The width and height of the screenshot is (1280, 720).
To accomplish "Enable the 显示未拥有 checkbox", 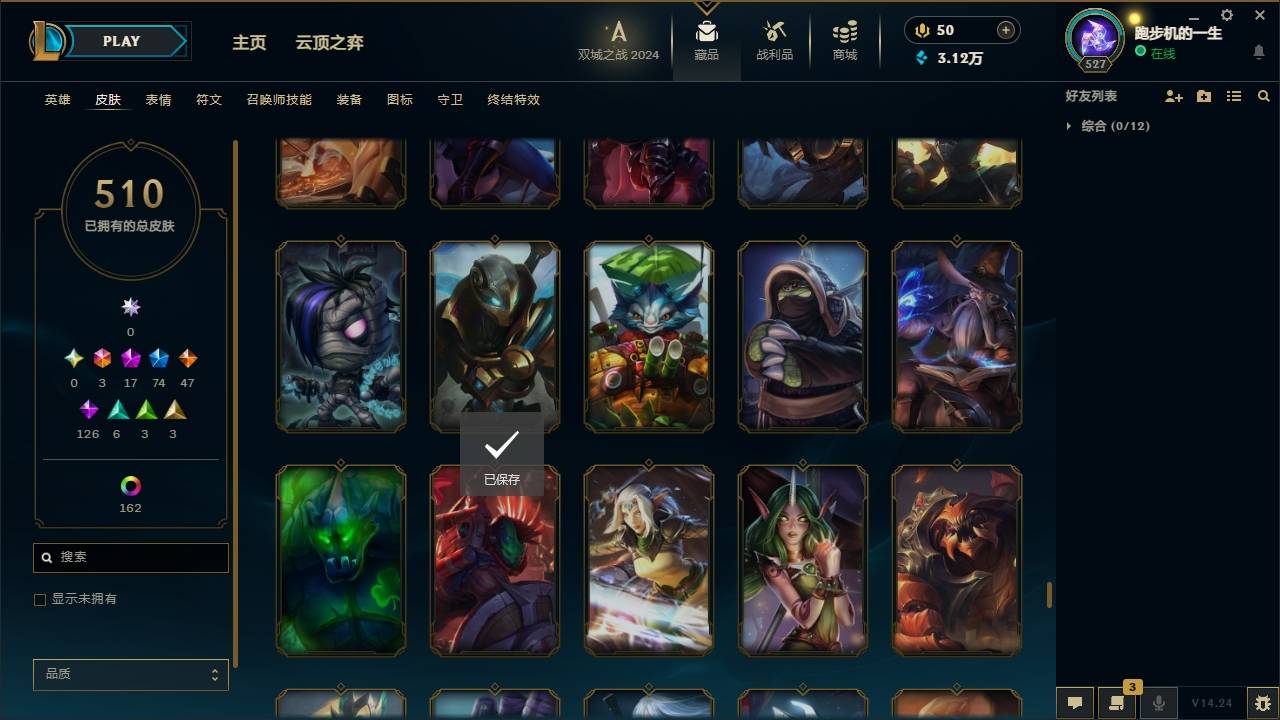I will coord(40,599).
